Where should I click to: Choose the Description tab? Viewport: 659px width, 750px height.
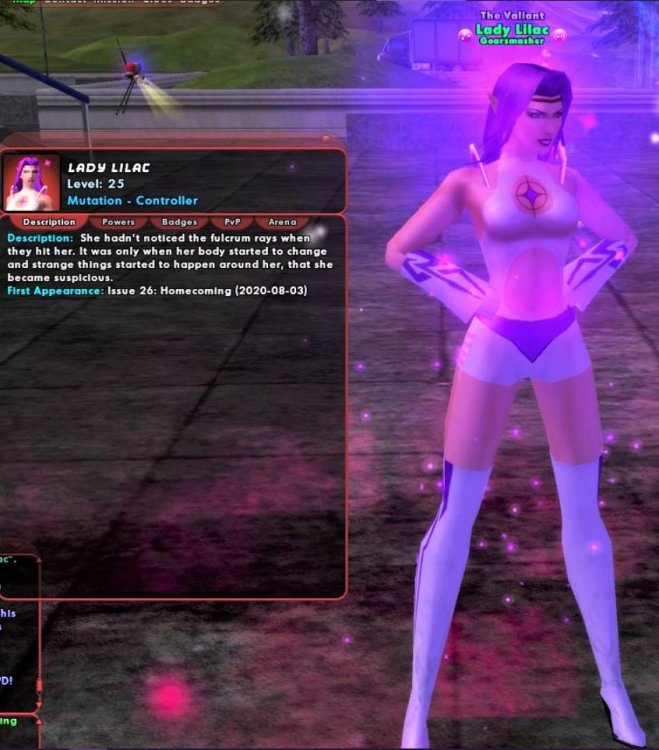click(x=48, y=222)
